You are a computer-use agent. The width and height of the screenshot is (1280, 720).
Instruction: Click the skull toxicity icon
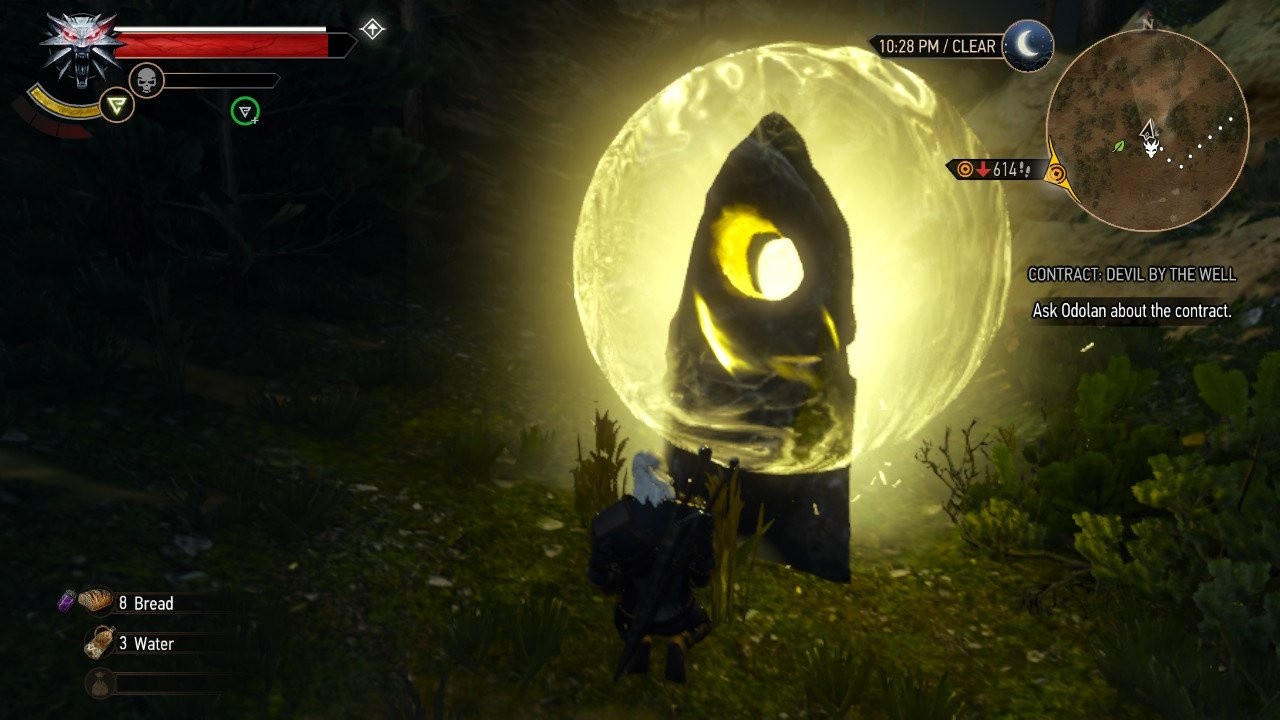coord(146,81)
